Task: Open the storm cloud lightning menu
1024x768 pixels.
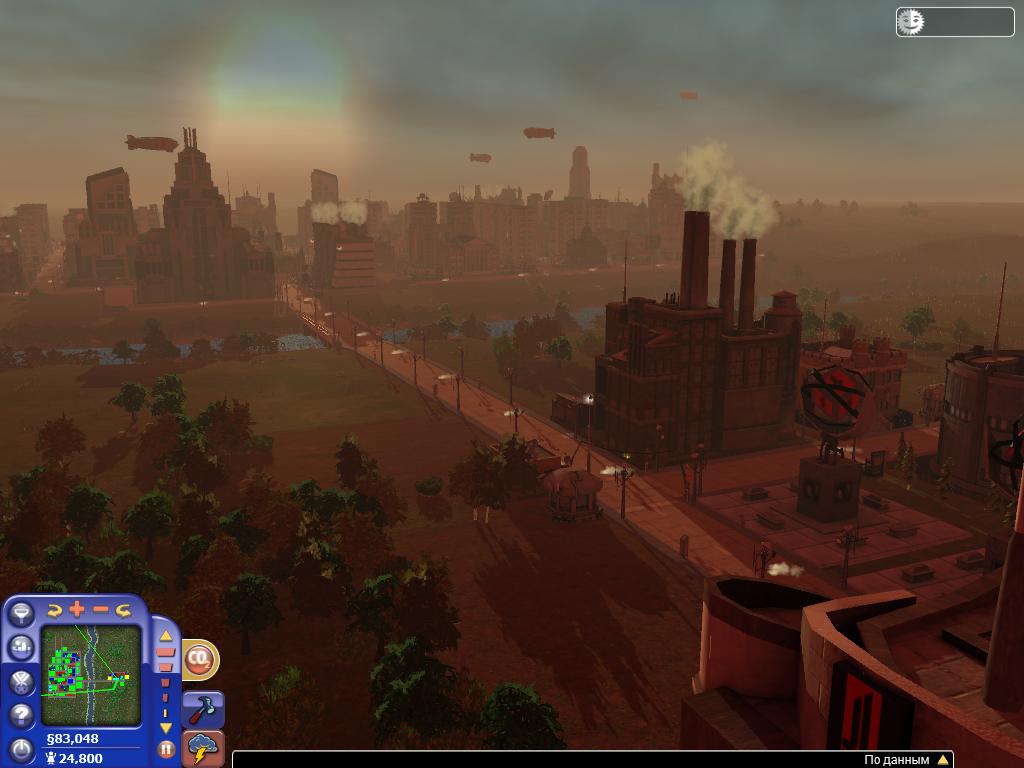Action: pyautogui.click(x=204, y=748)
